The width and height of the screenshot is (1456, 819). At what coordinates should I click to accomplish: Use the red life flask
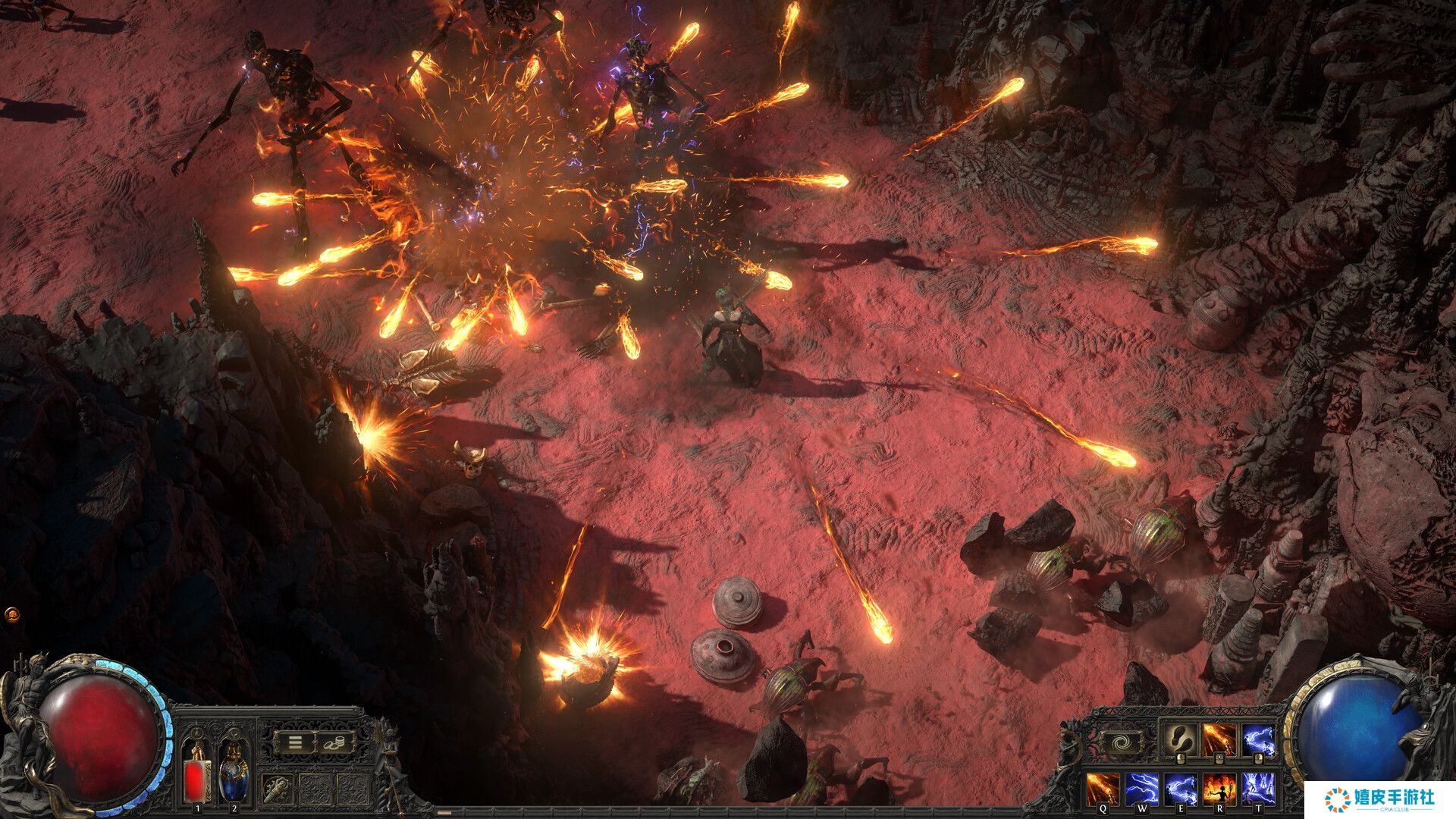coord(198,777)
